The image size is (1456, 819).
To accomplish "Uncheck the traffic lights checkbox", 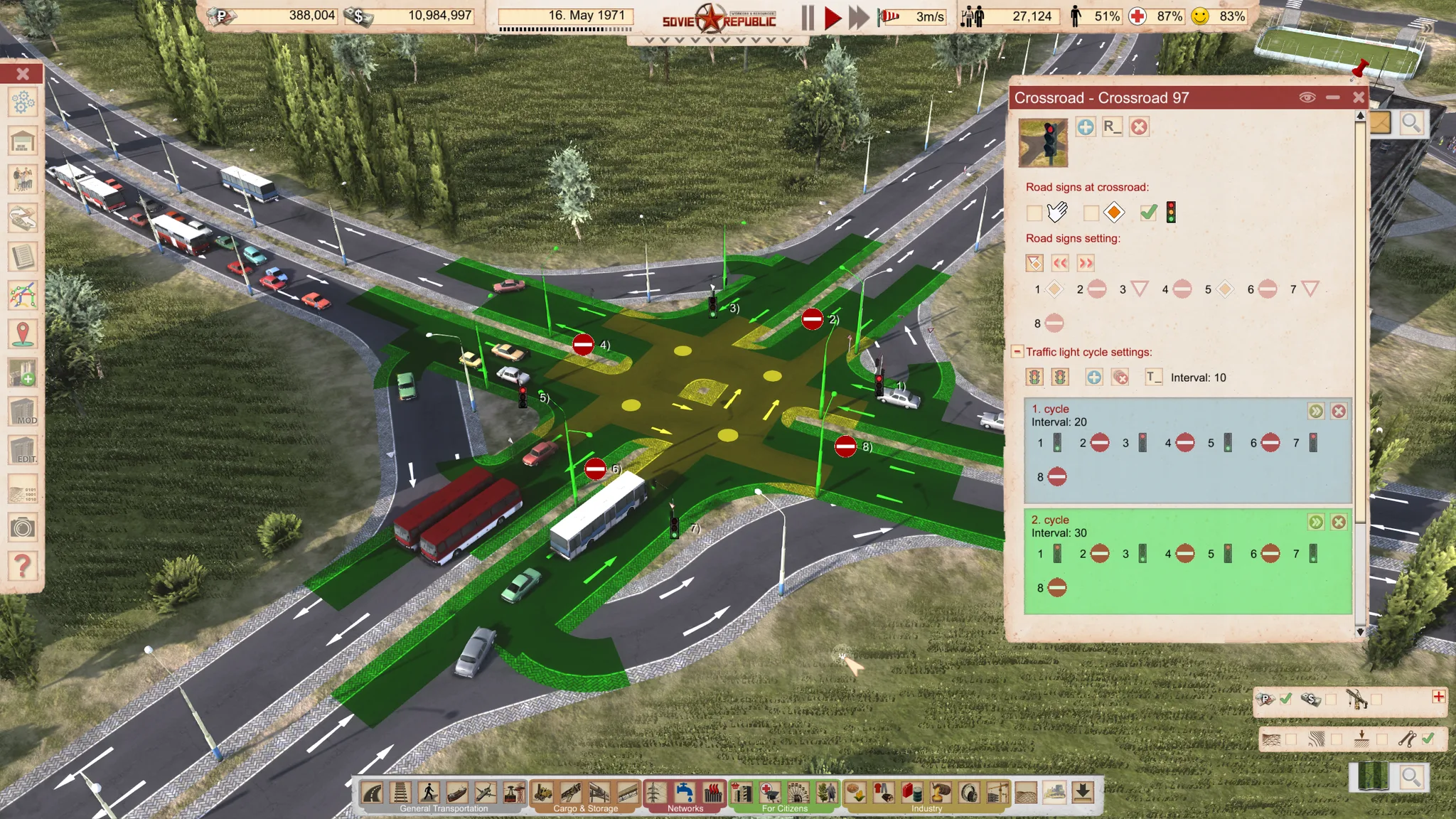I will 1148,213.
